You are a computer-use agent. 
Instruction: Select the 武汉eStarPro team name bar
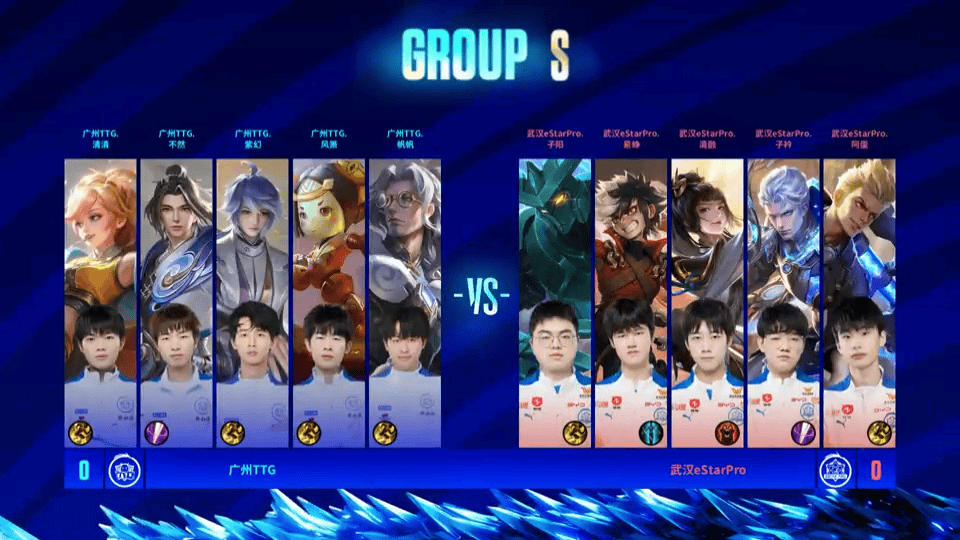tap(708, 470)
